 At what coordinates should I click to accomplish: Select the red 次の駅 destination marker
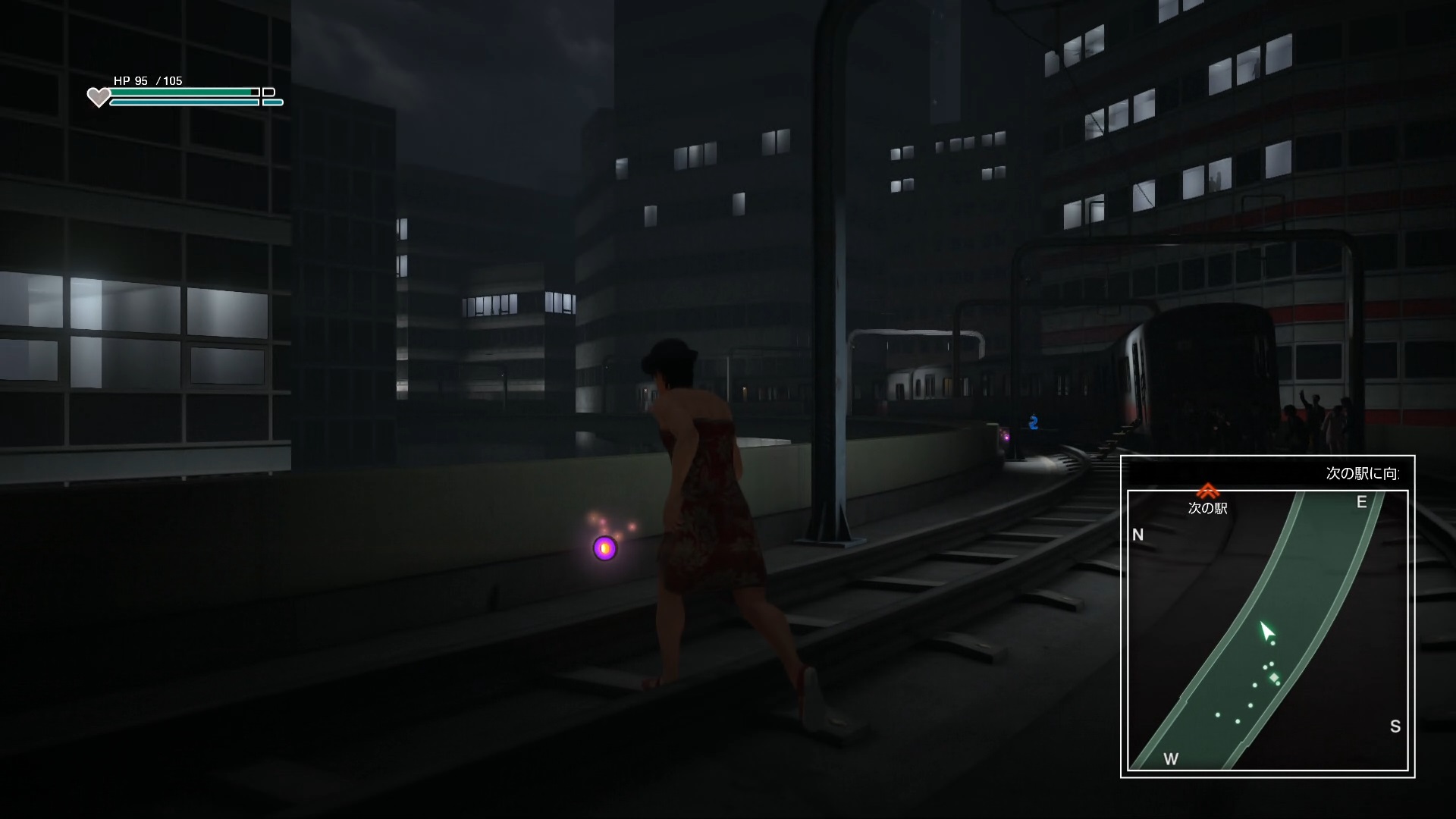1207,491
